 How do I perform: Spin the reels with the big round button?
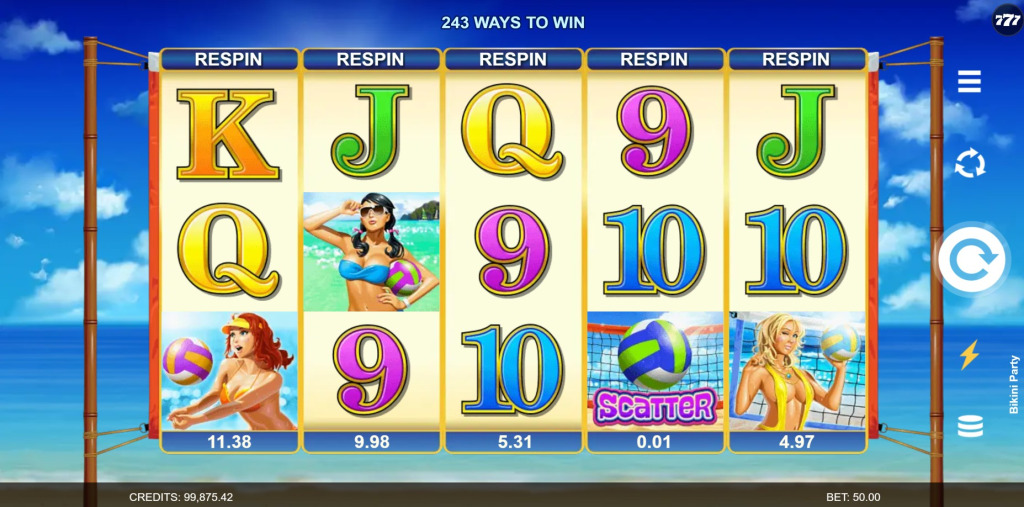970,260
